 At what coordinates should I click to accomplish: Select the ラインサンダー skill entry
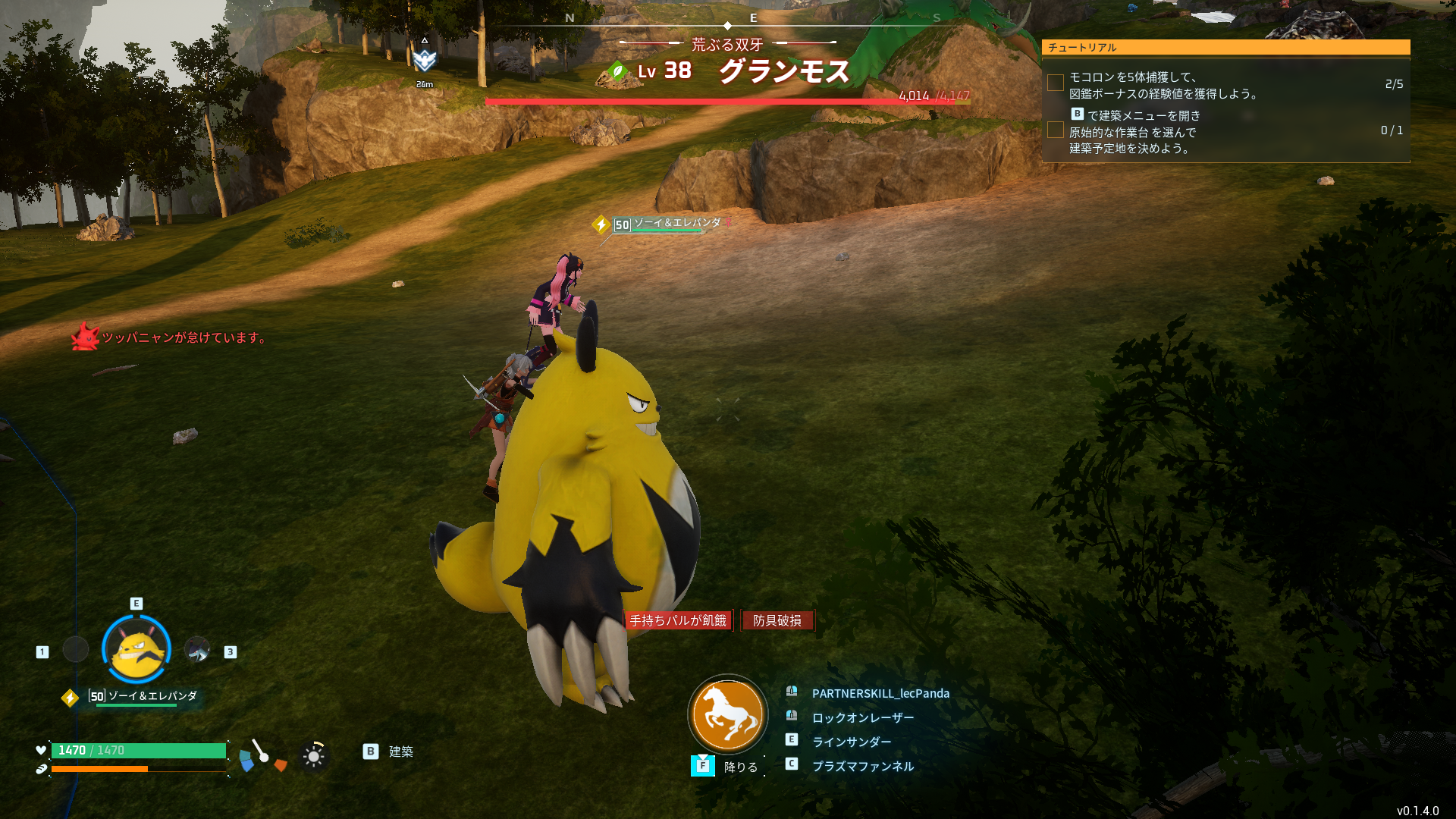pyautogui.click(x=851, y=742)
